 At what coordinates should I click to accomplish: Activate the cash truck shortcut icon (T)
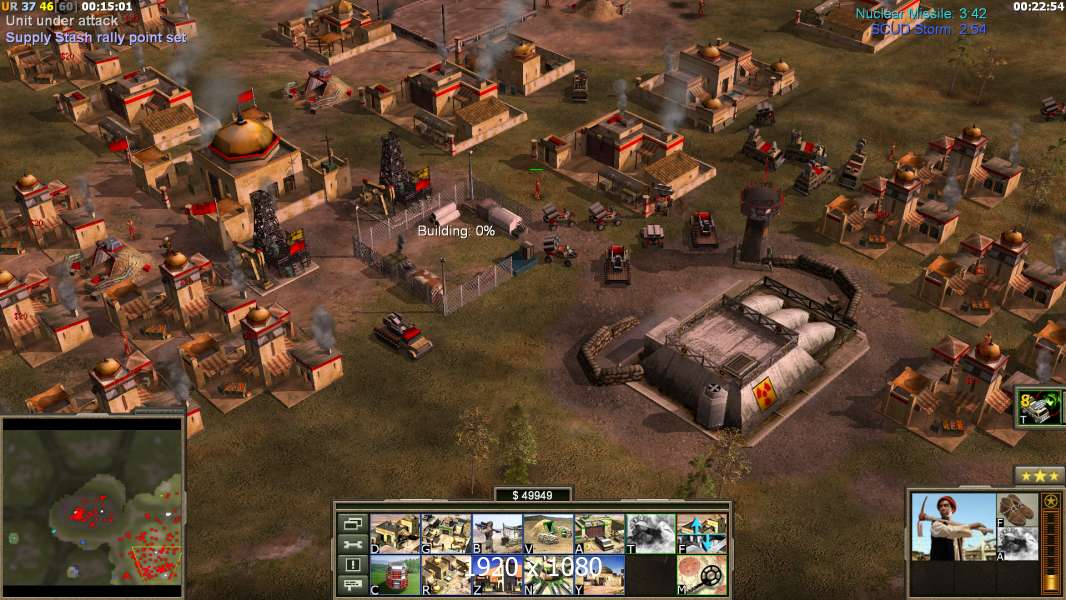[1037, 407]
